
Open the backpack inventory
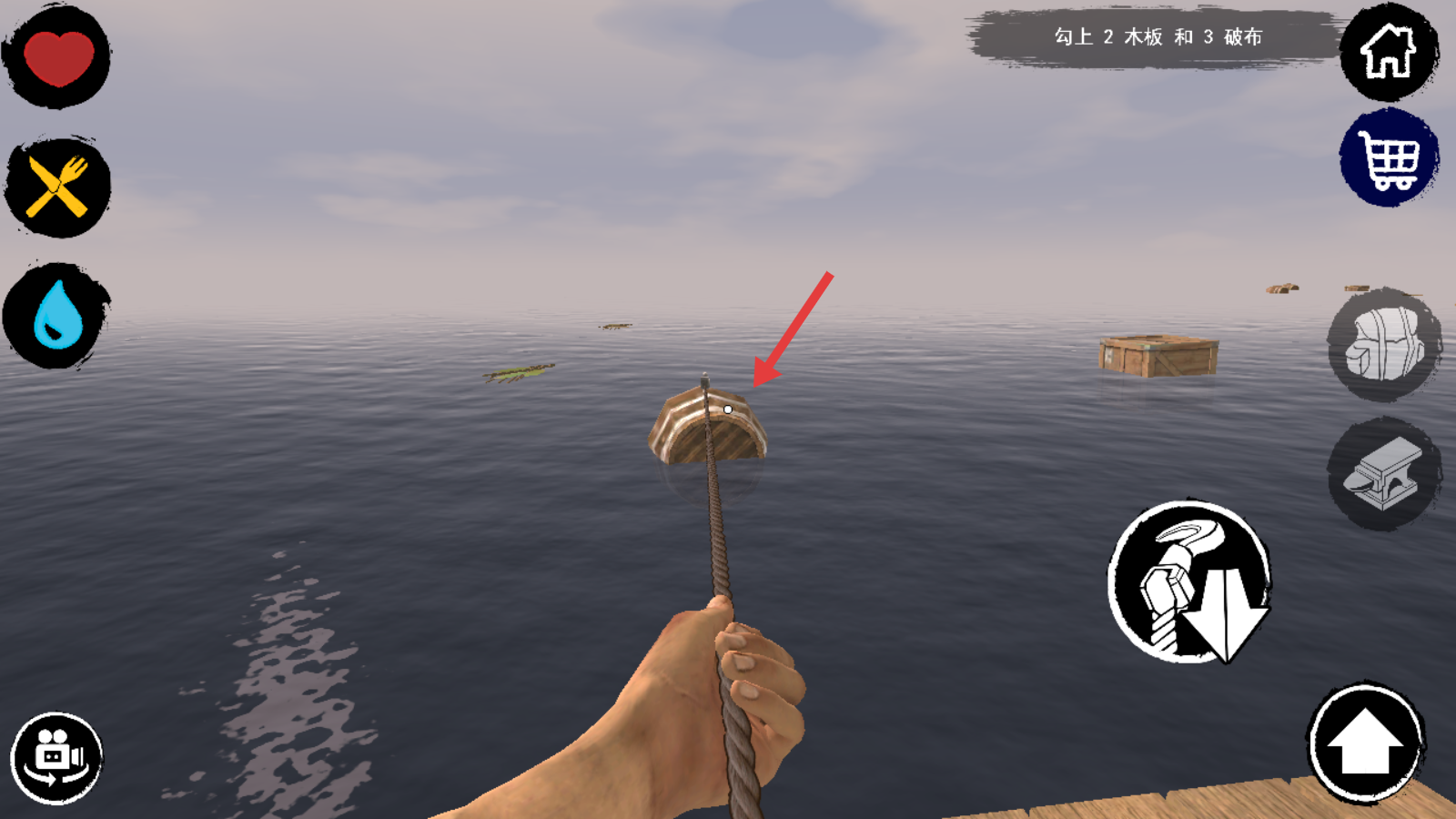(1384, 344)
